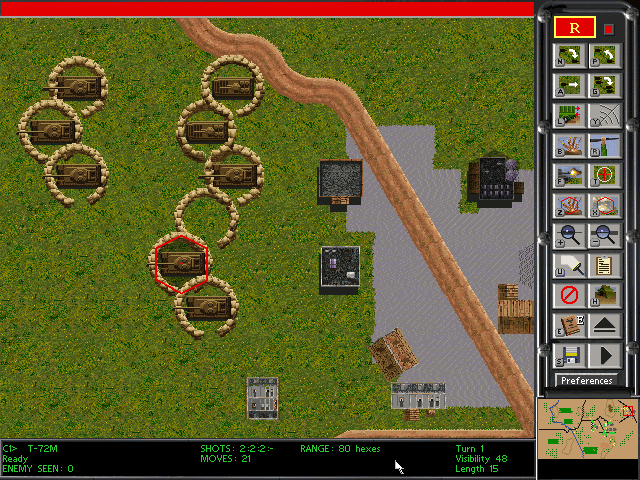Activate the bombardment explosion button
Viewport: 640px width, 480px height.
(568, 146)
